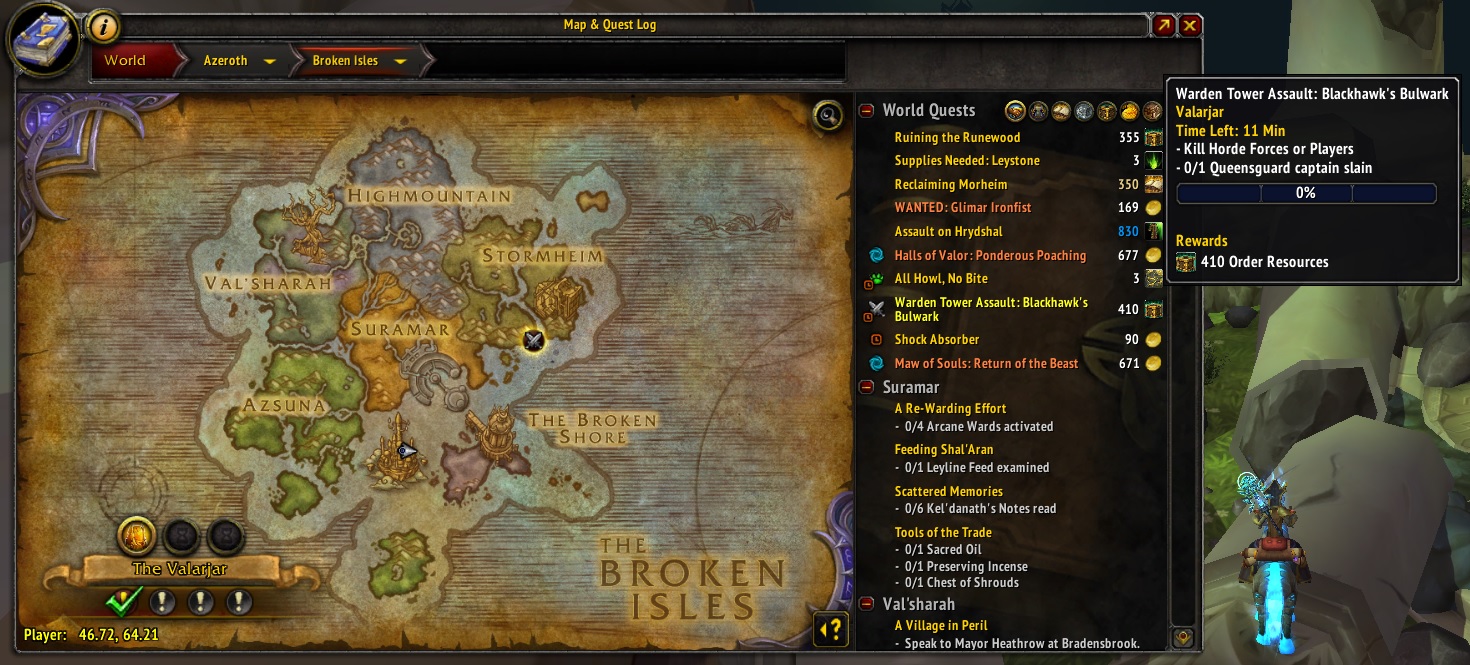
Task: Select Ruining the Runewood world quest
Action: [x=957, y=138]
